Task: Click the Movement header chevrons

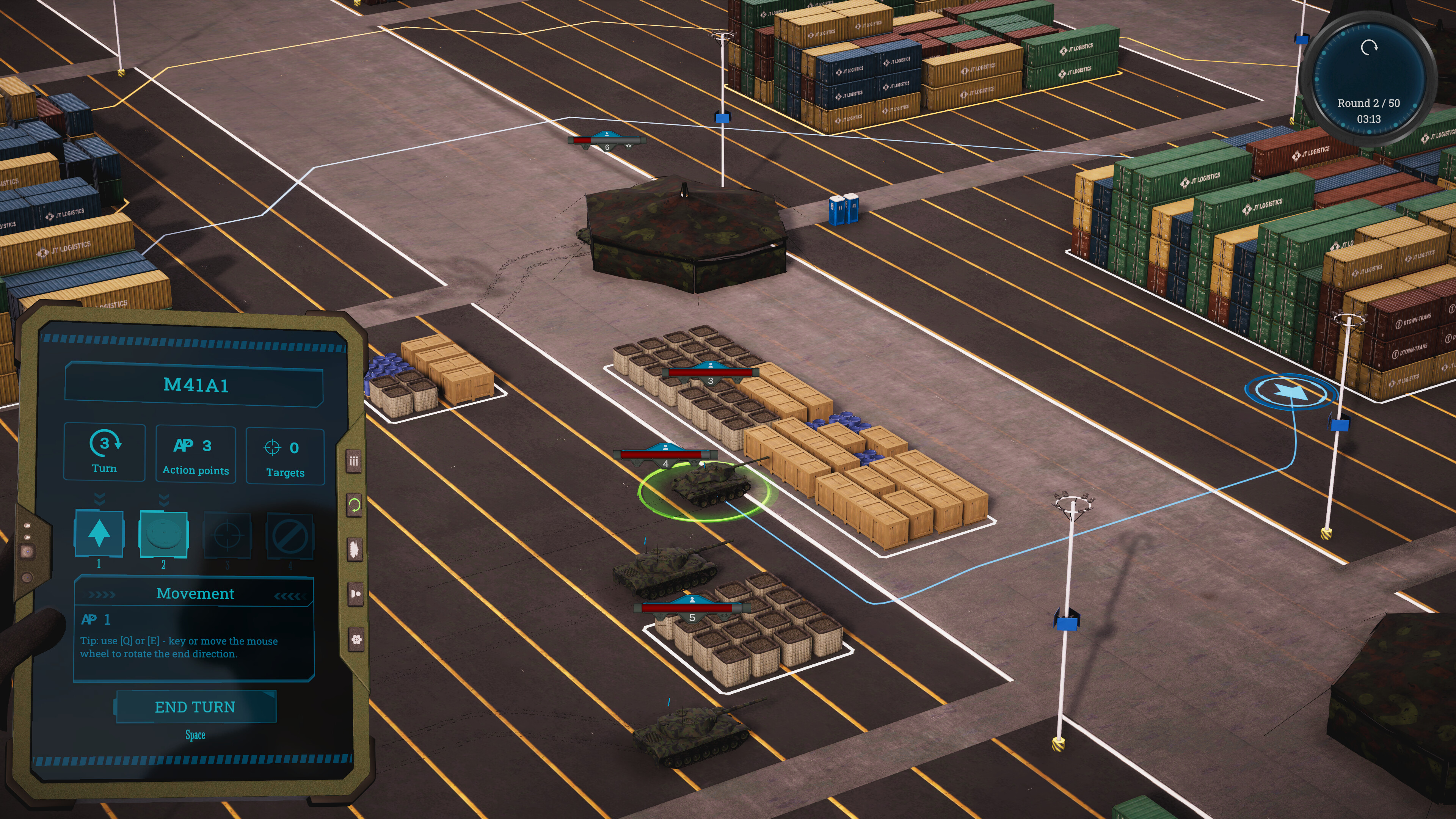Action: pos(195,593)
